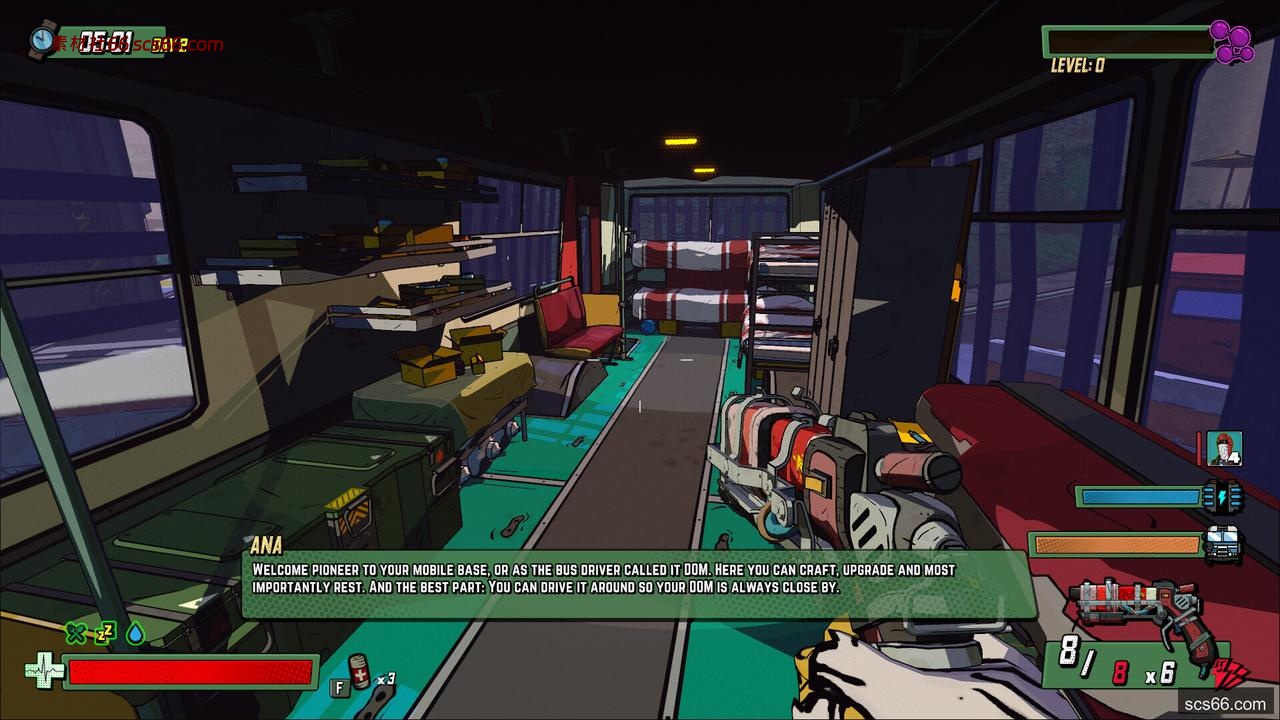Click the lightning energy battery icon

click(1223, 496)
